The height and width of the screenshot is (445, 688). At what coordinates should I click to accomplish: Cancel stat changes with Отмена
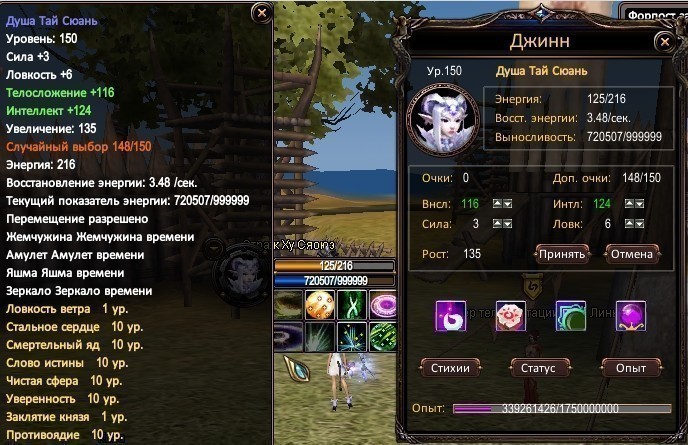[x=631, y=254]
